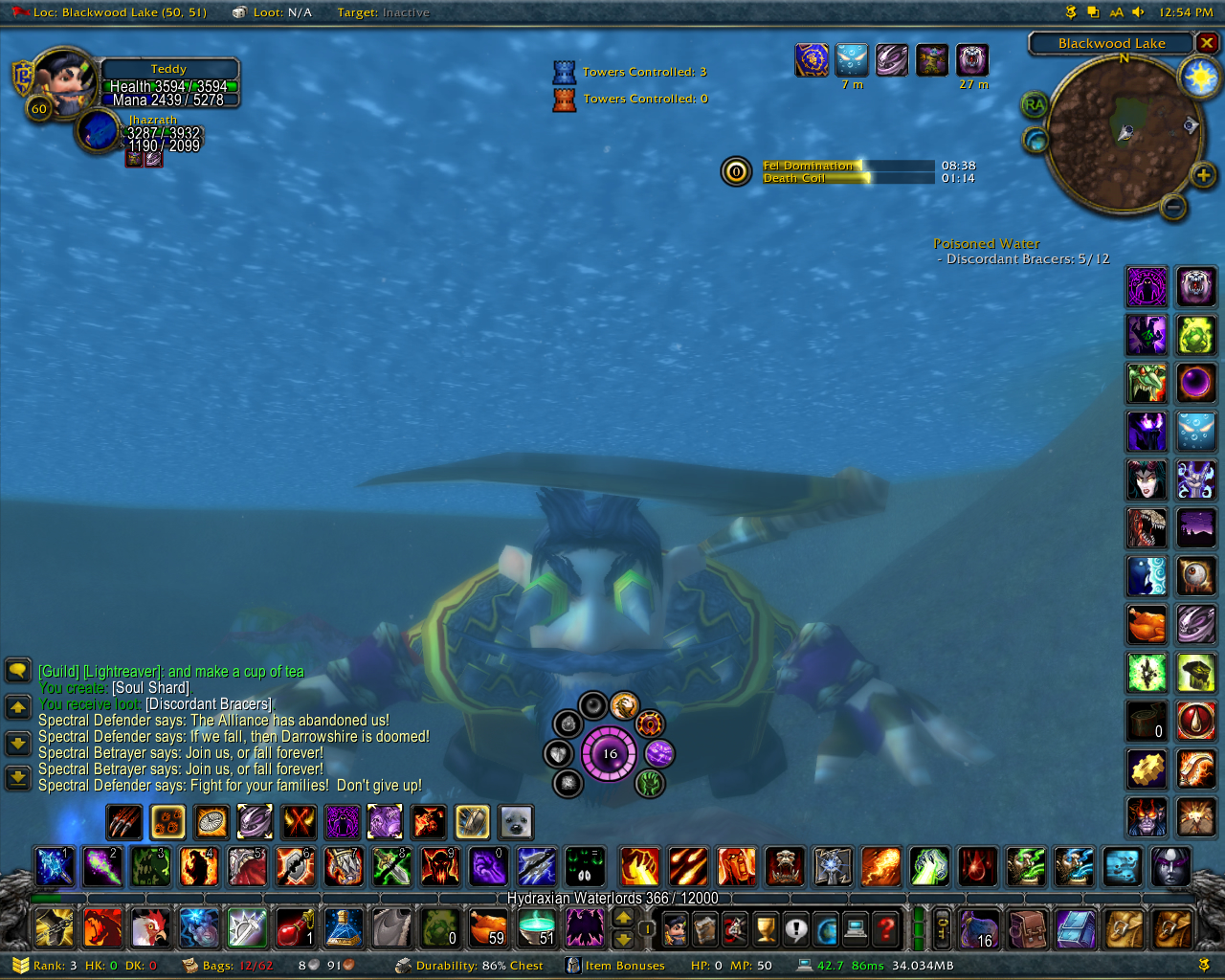This screenshot has width=1225, height=980.
Task: Click the seal pup icon on the pet bar
Action: pyautogui.click(x=516, y=822)
